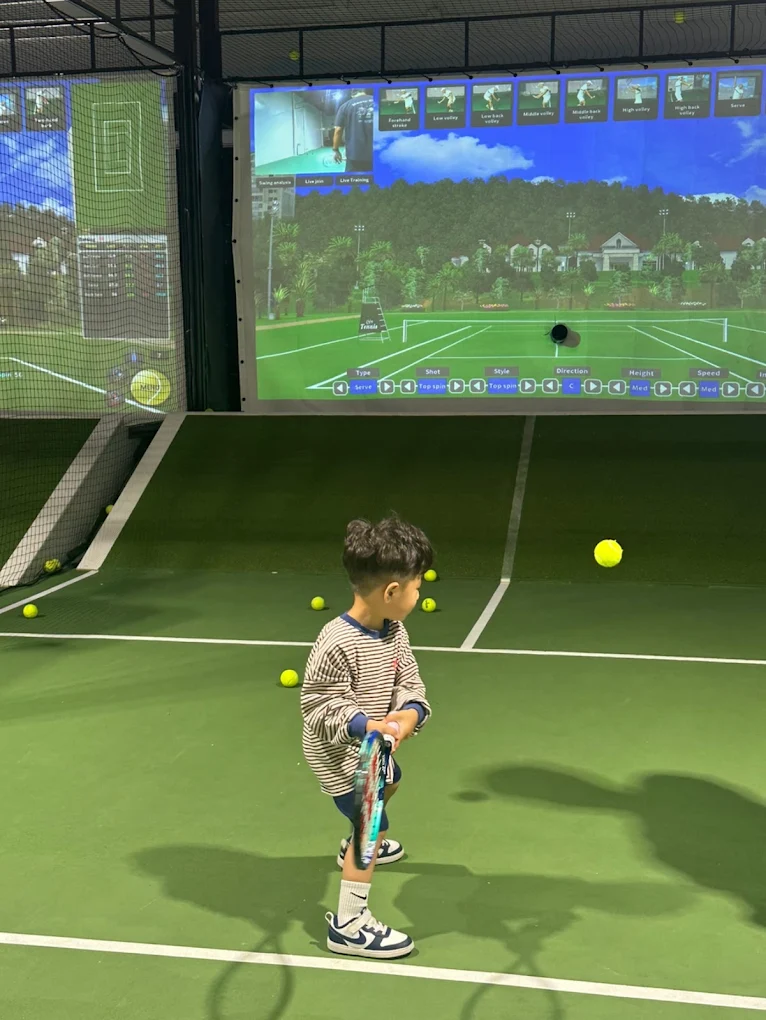Select the Middle volley drill thumbnail

pyautogui.click(x=539, y=102)
